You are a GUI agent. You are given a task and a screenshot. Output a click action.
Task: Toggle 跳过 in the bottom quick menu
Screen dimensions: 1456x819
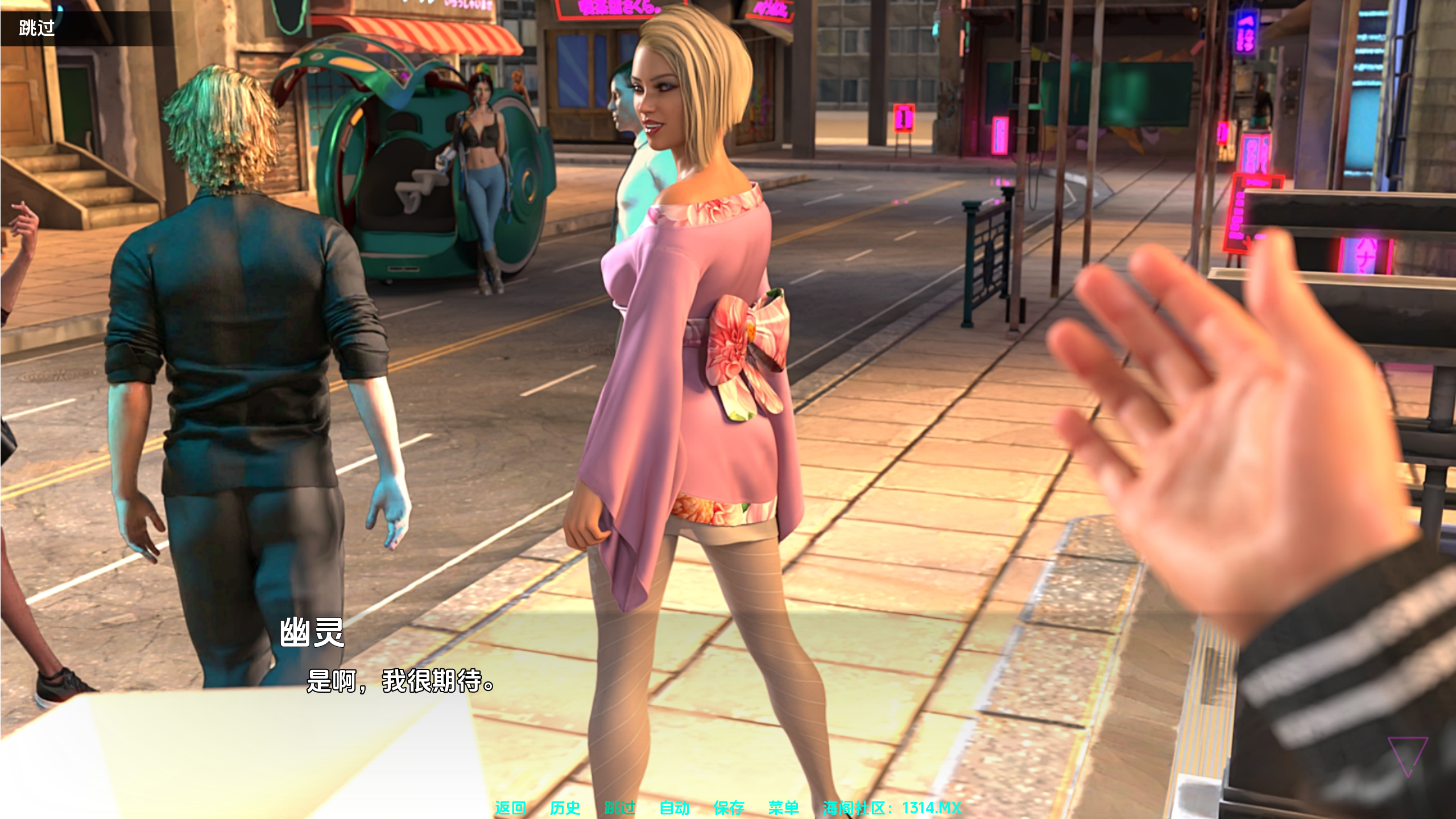[619, 807]
